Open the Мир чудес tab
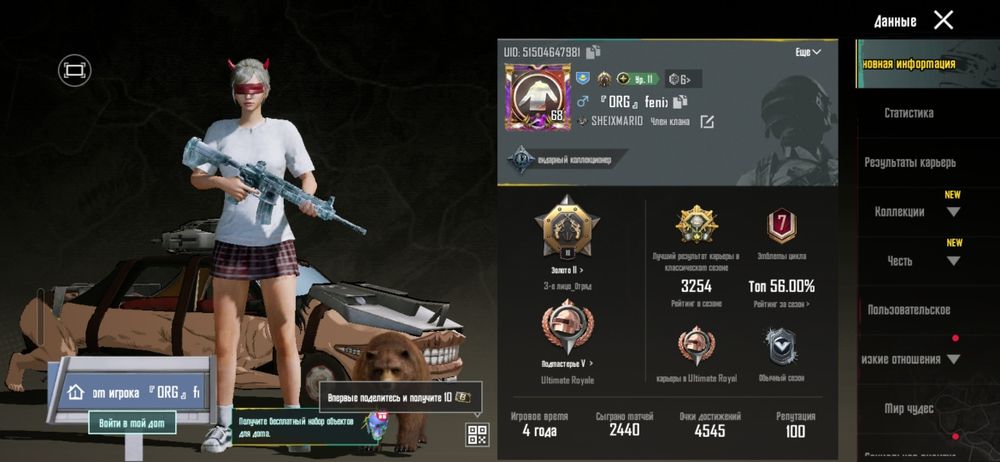 click(908, 408)
